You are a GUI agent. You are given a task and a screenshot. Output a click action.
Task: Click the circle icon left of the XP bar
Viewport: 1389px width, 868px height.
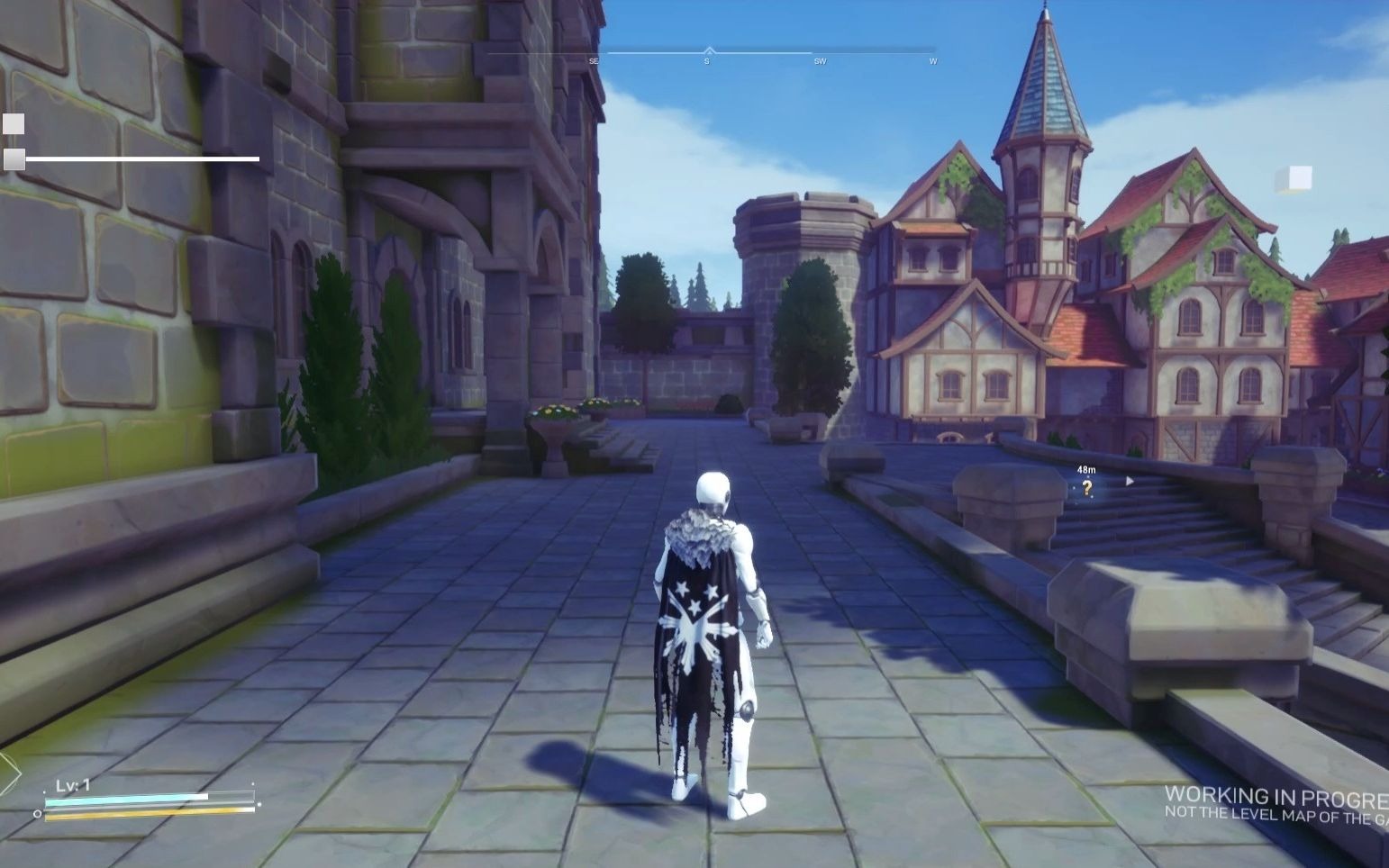pyautogui.click(x=37, y=814)
